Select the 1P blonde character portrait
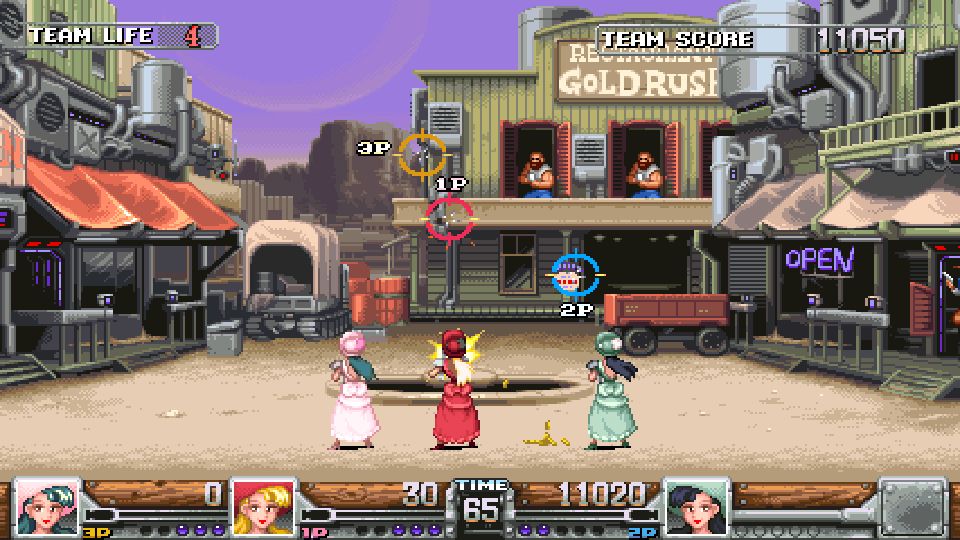 pos(263,507)
